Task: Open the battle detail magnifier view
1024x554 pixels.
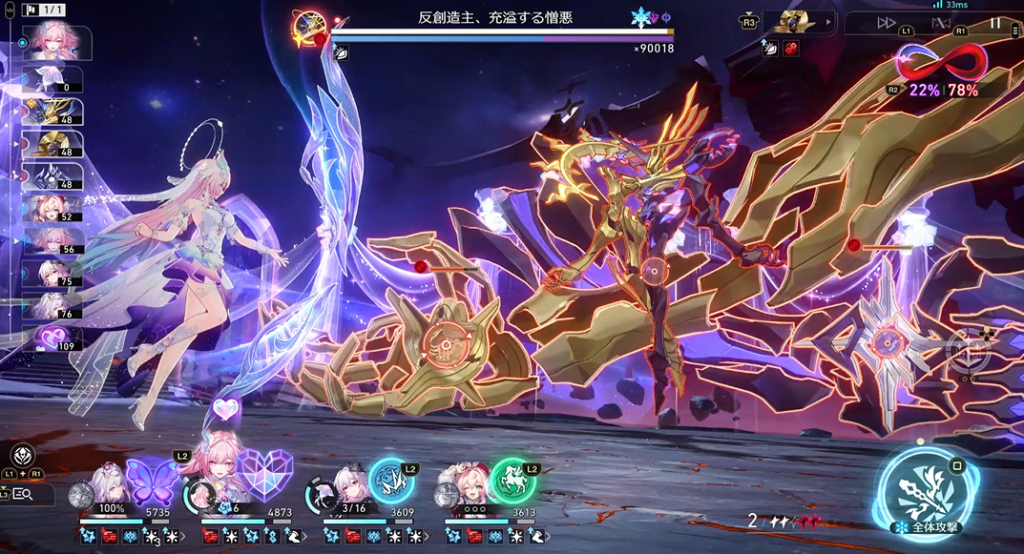Action: click(22, 493)
